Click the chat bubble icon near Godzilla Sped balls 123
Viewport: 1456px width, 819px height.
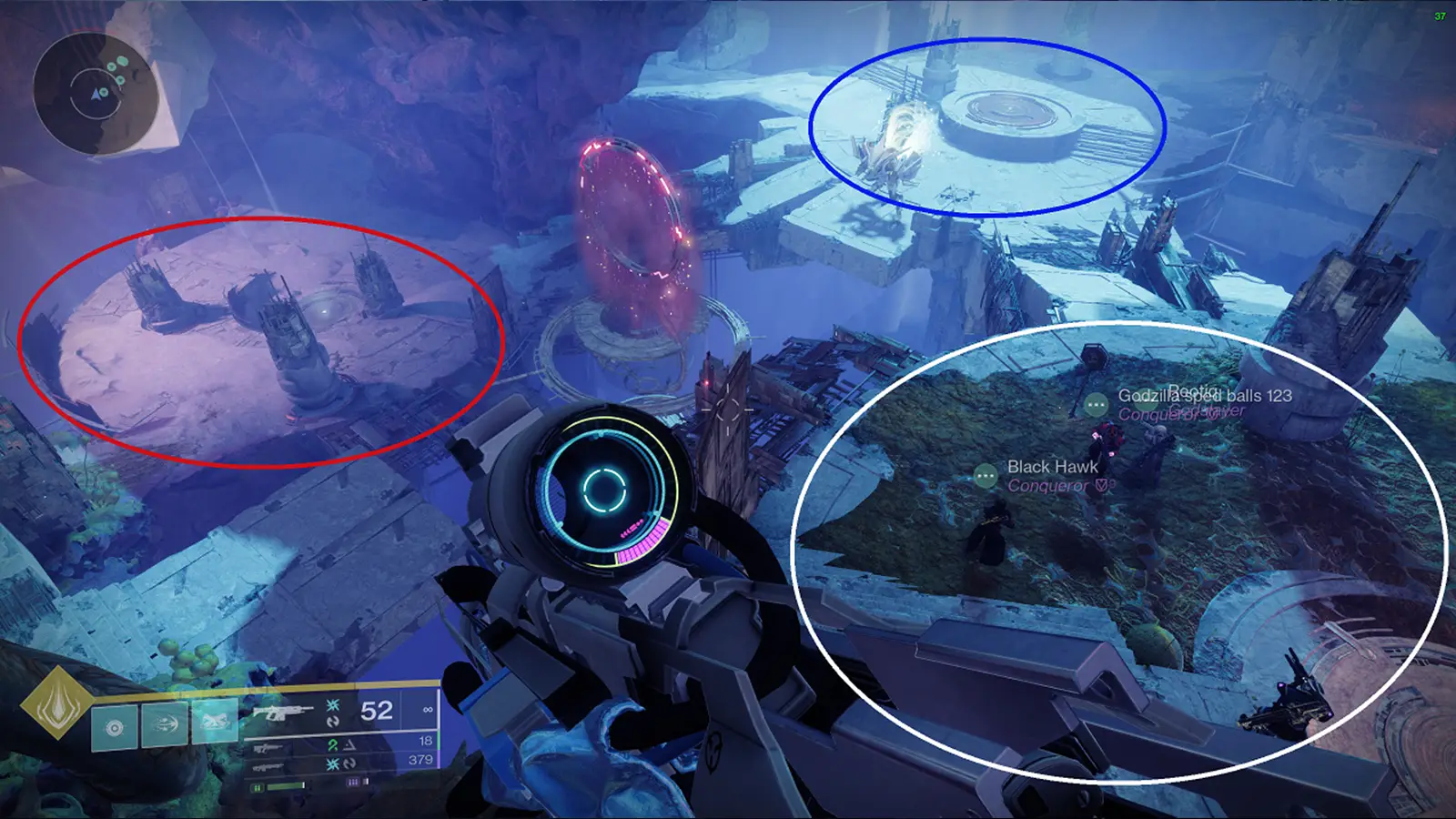[1096, 404]
